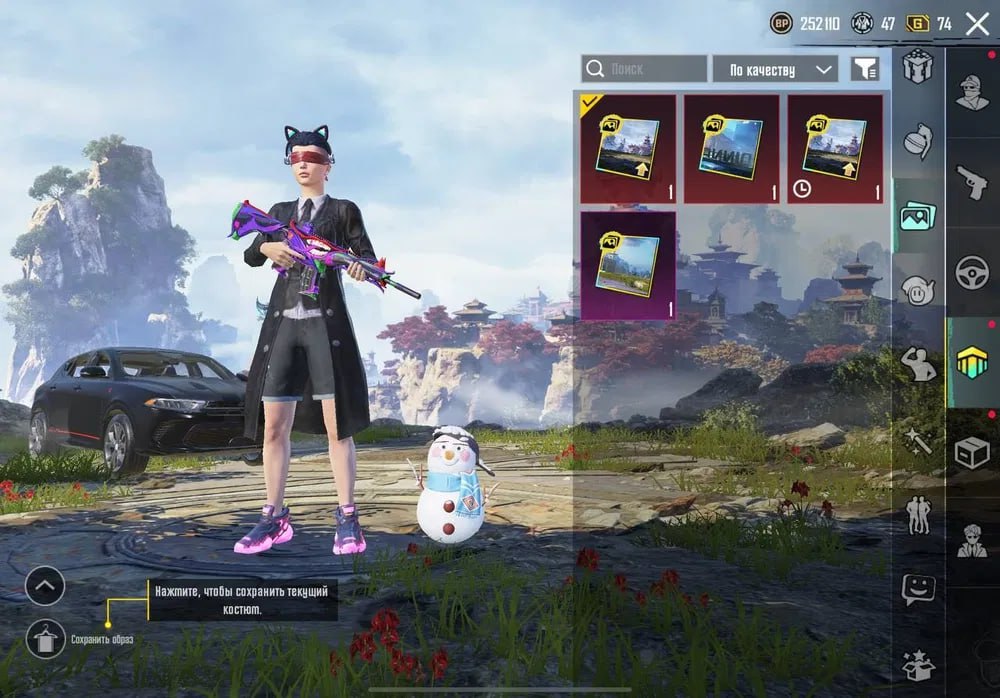The width and height of the screenshot is (1000, 698).
Task: Open the steering wheel vehicles tab
Action: [971, 272]
